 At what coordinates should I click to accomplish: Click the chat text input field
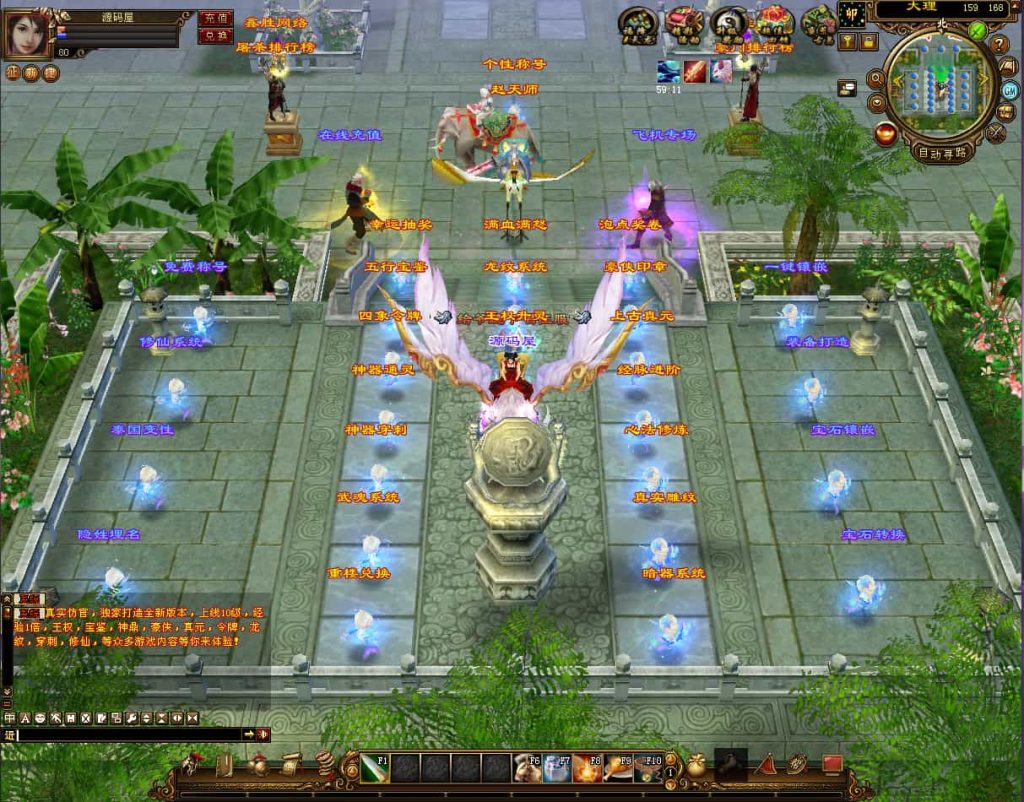pyautogui.click(x=130, y=734)
